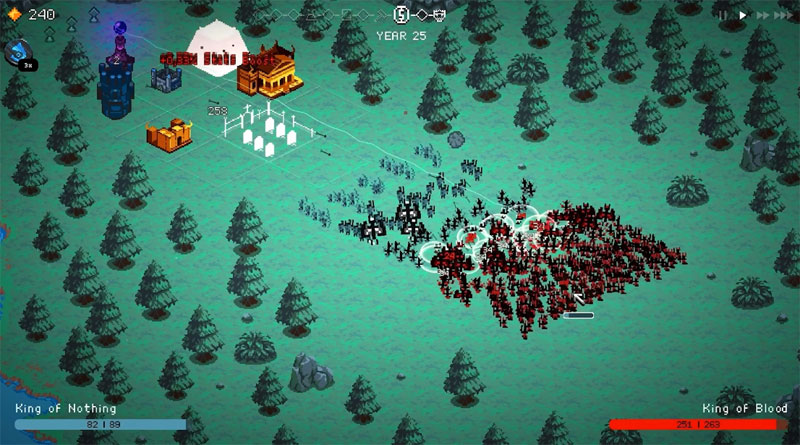Set game to normal play speed
800x445 pixels.
point(742,16)
